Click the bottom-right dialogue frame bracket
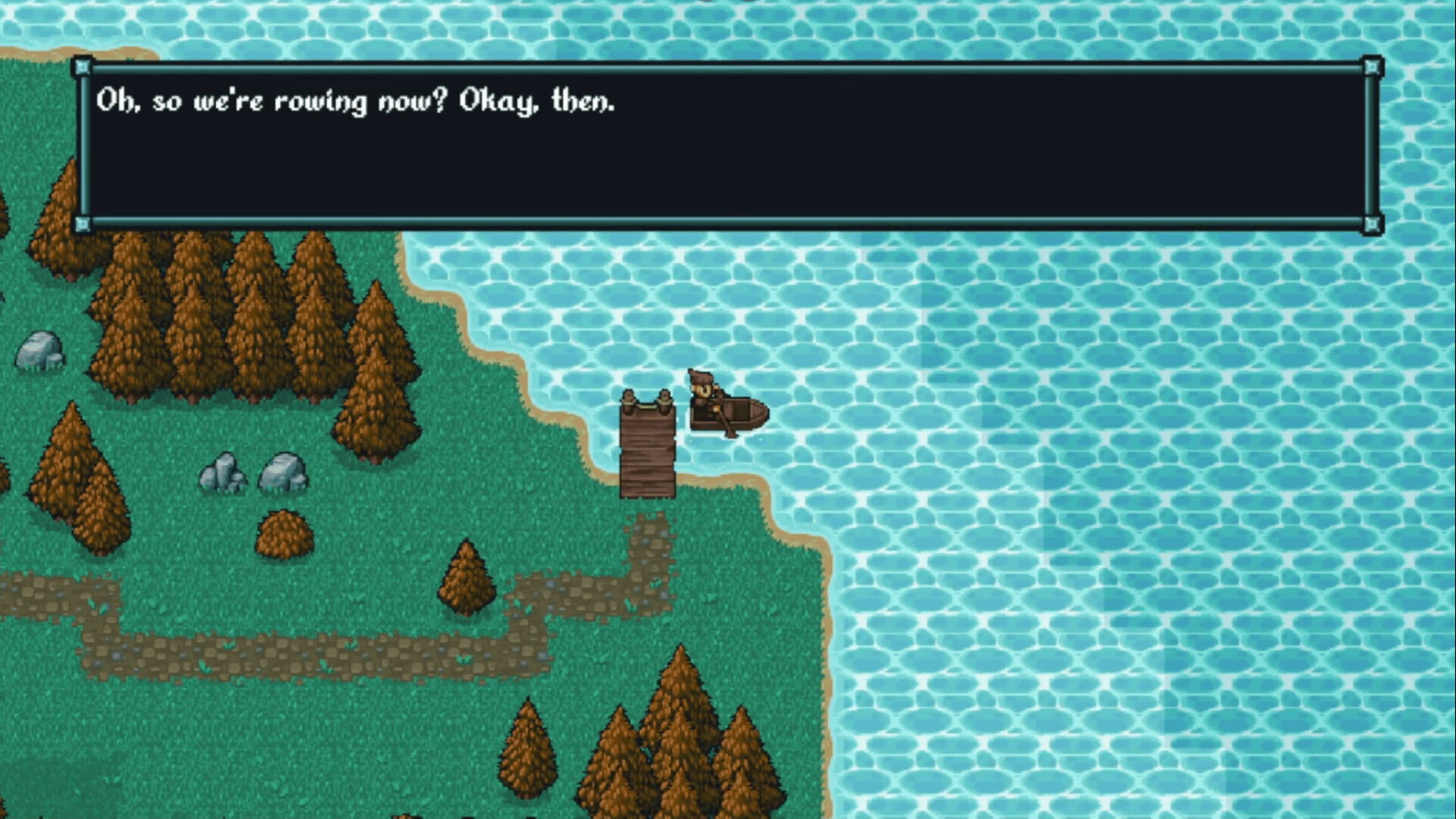The width and height of the screenshot is (1456, 819). click(x=1371, y=225)
